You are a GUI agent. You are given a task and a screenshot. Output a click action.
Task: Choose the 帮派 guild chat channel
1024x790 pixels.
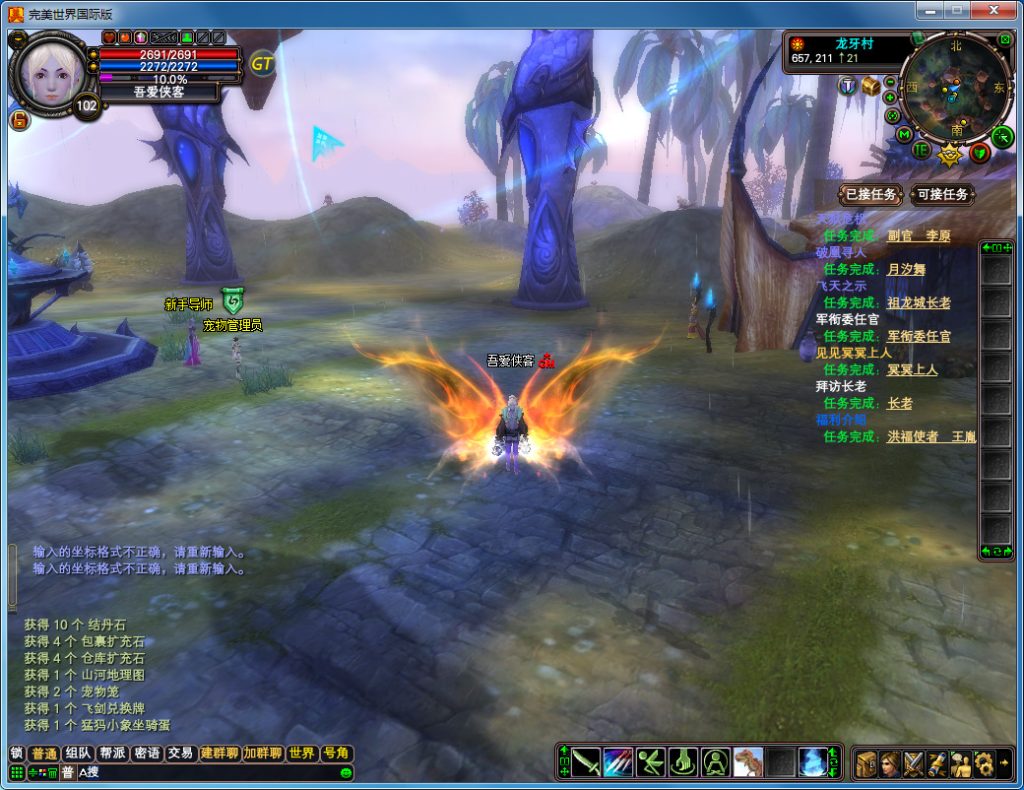pyautogui.click(x=112, y=753)
